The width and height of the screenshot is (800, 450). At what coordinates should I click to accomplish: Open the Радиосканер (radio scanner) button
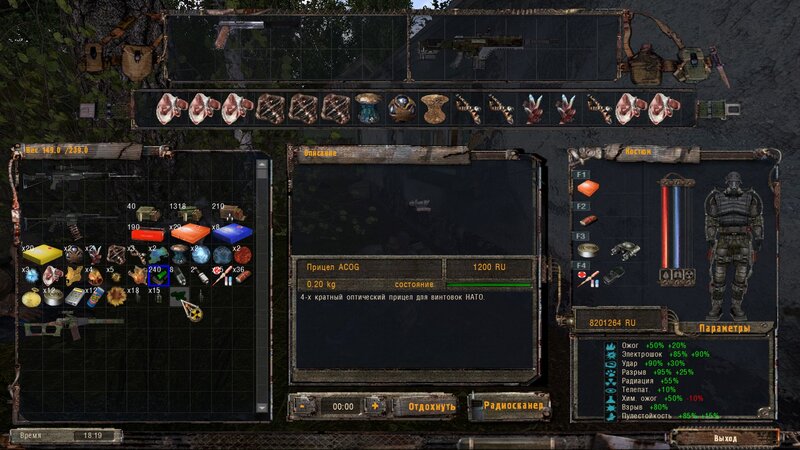click(x=510, y=407)
